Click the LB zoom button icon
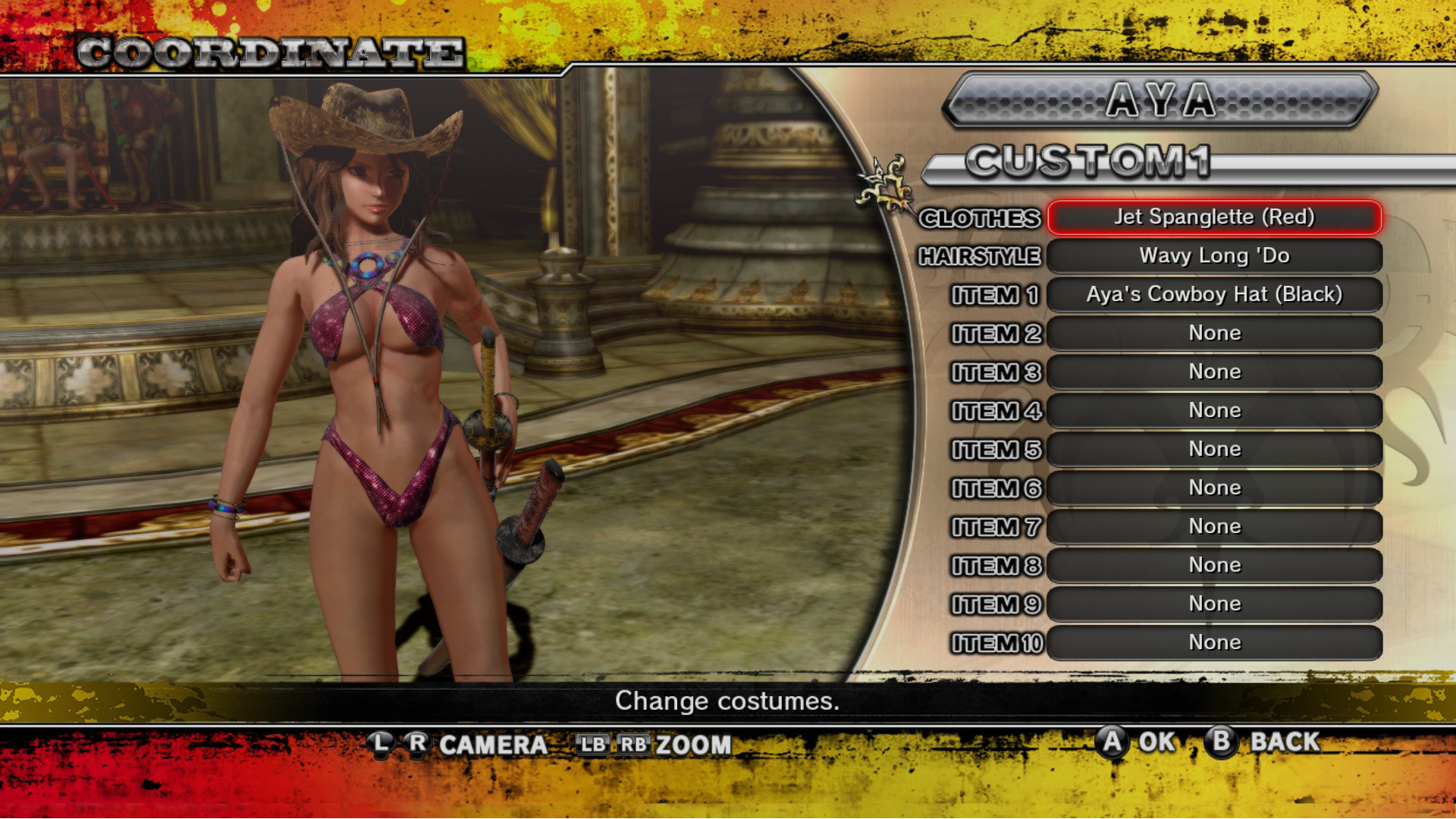The height and width of the screenshot is (819, 1456). [x=595, y=745]
